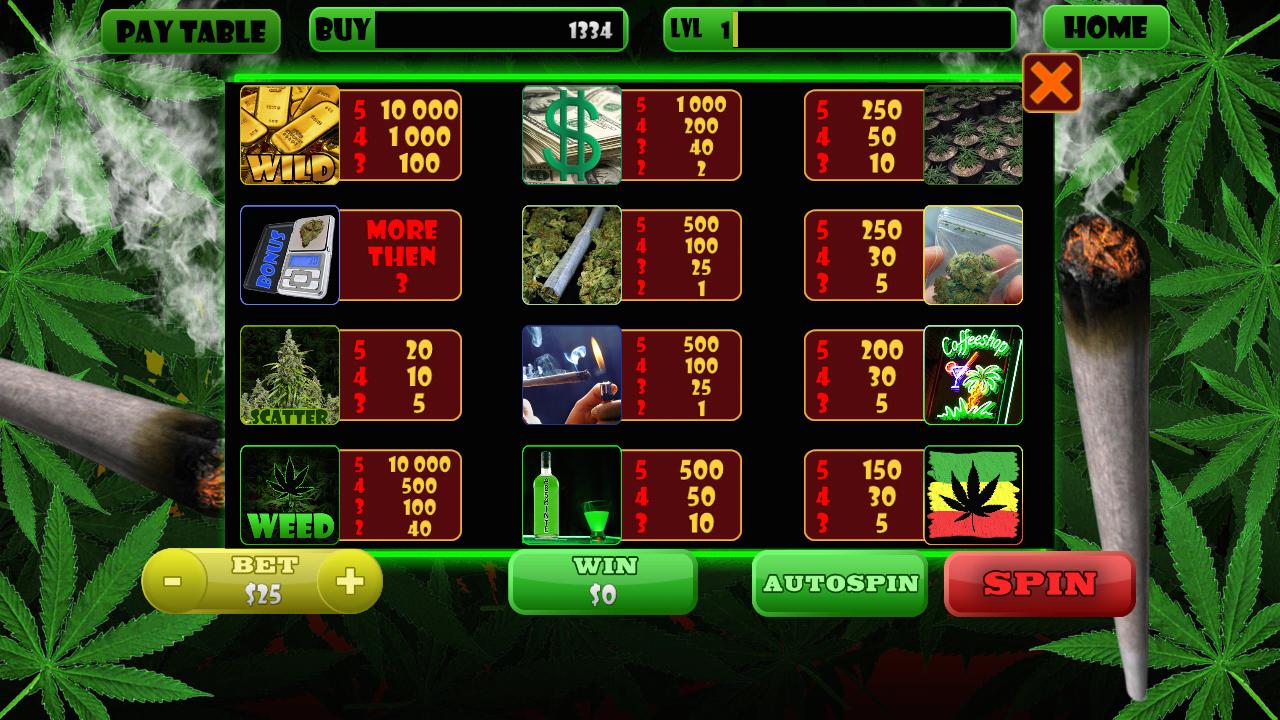Click the potted weed plants symbol
The image size is (1280, 720).
coord(973,135)
